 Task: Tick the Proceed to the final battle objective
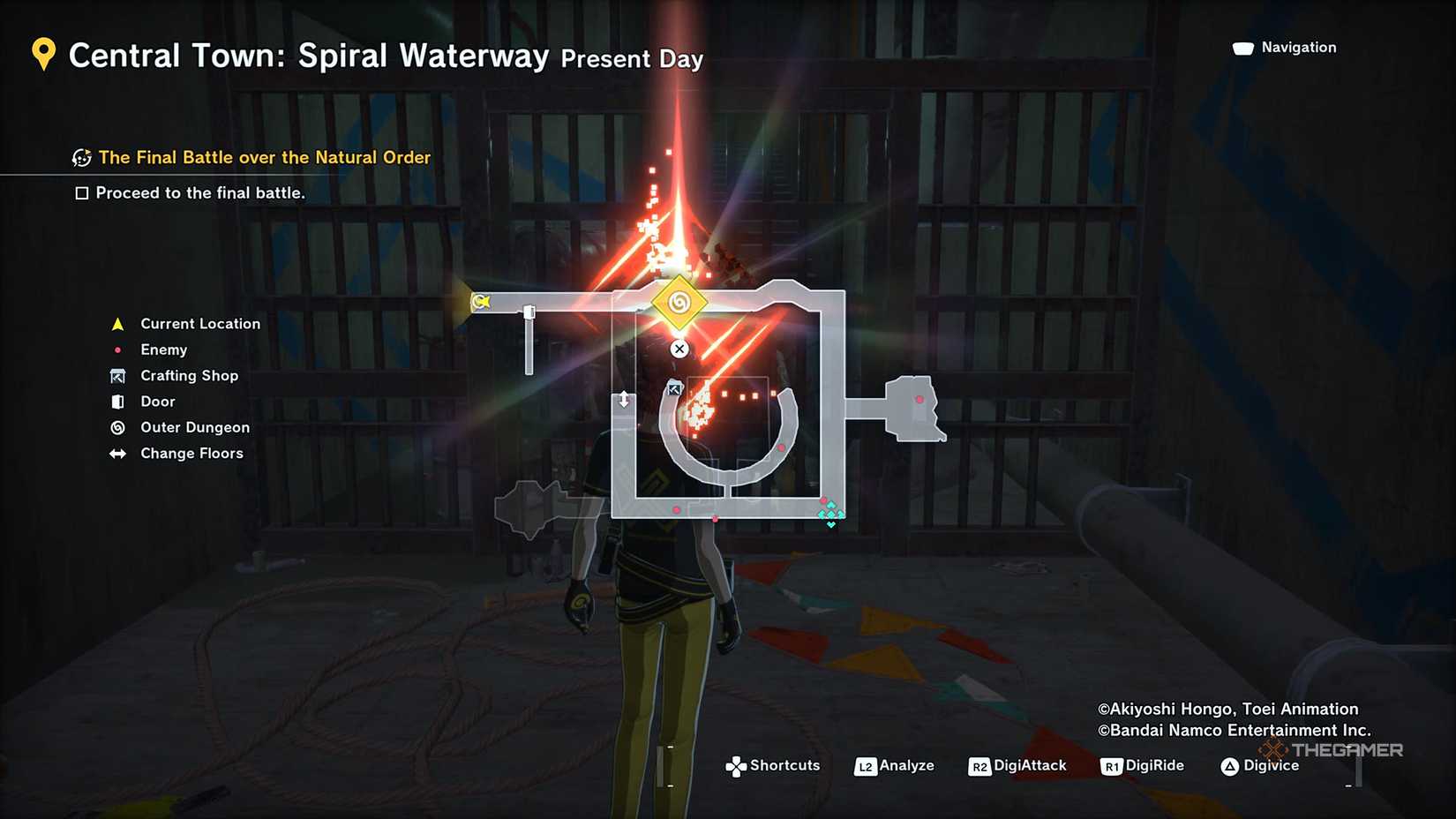[82, 193]
